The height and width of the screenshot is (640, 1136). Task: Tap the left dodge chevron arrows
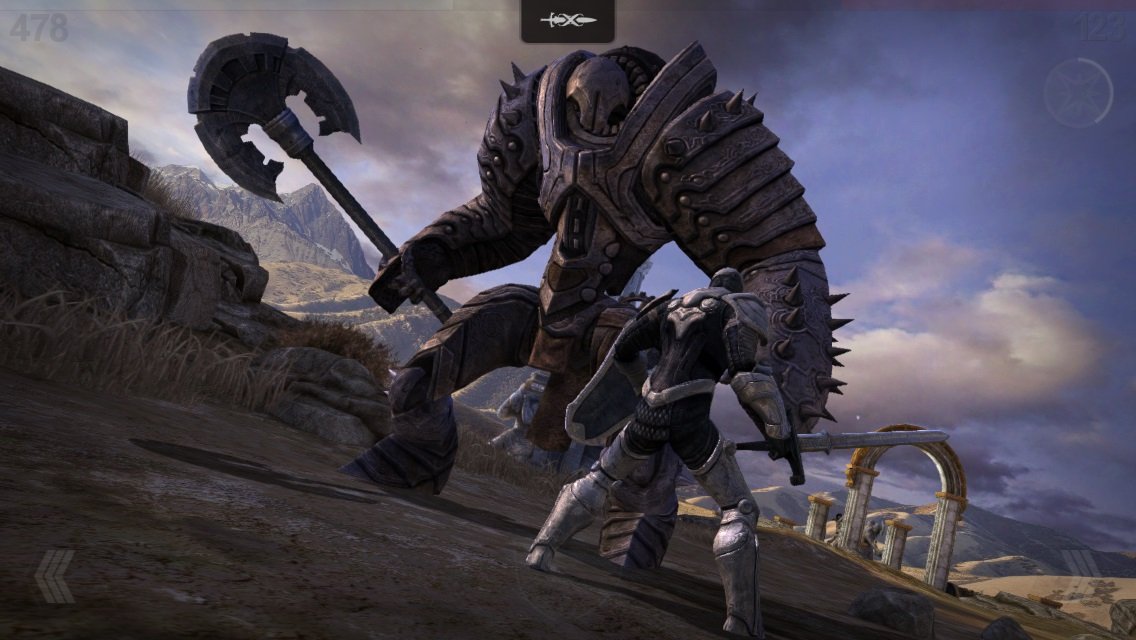coord(55,575)
